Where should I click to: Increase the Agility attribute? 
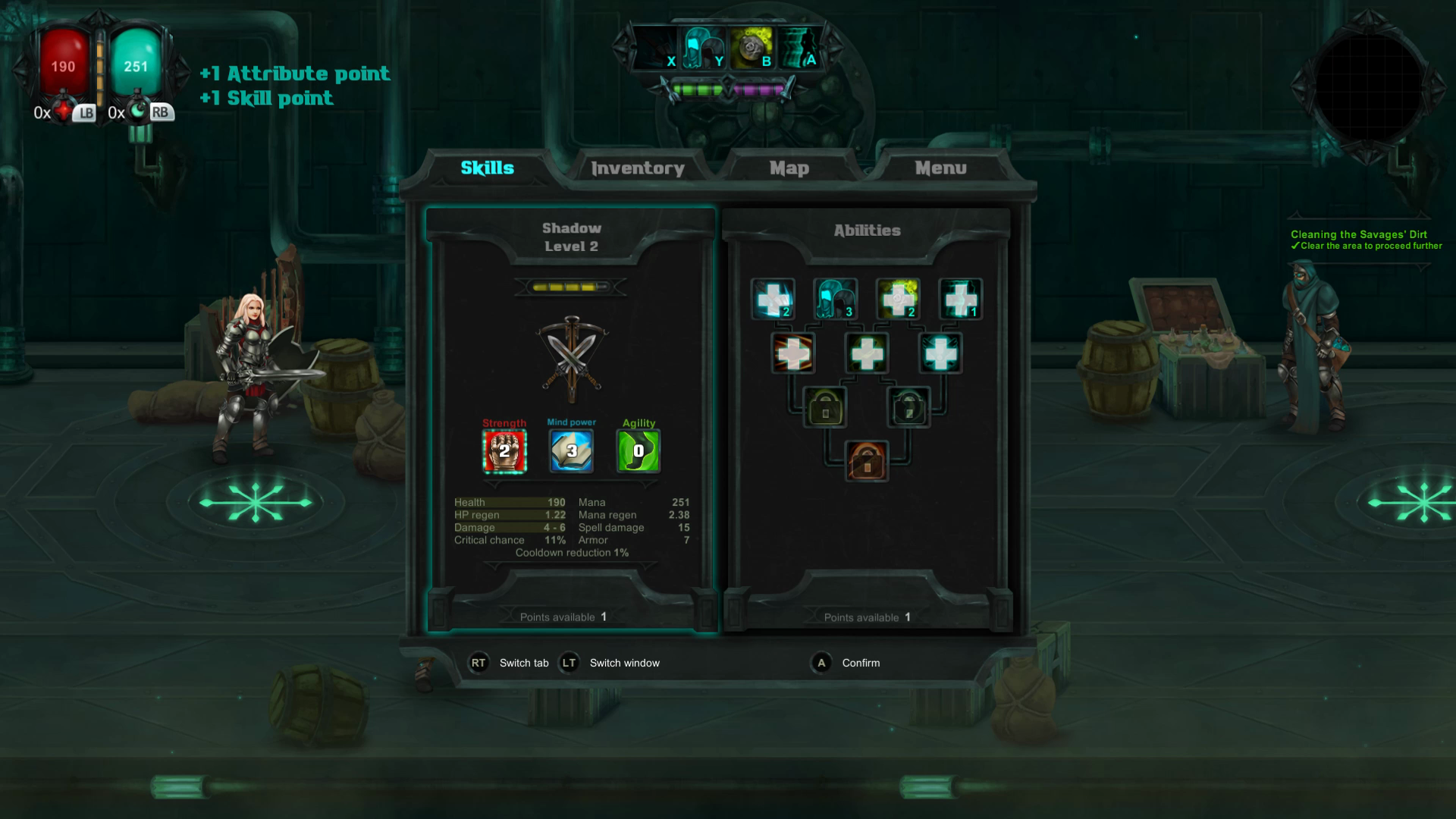click(x=638, y=450)
